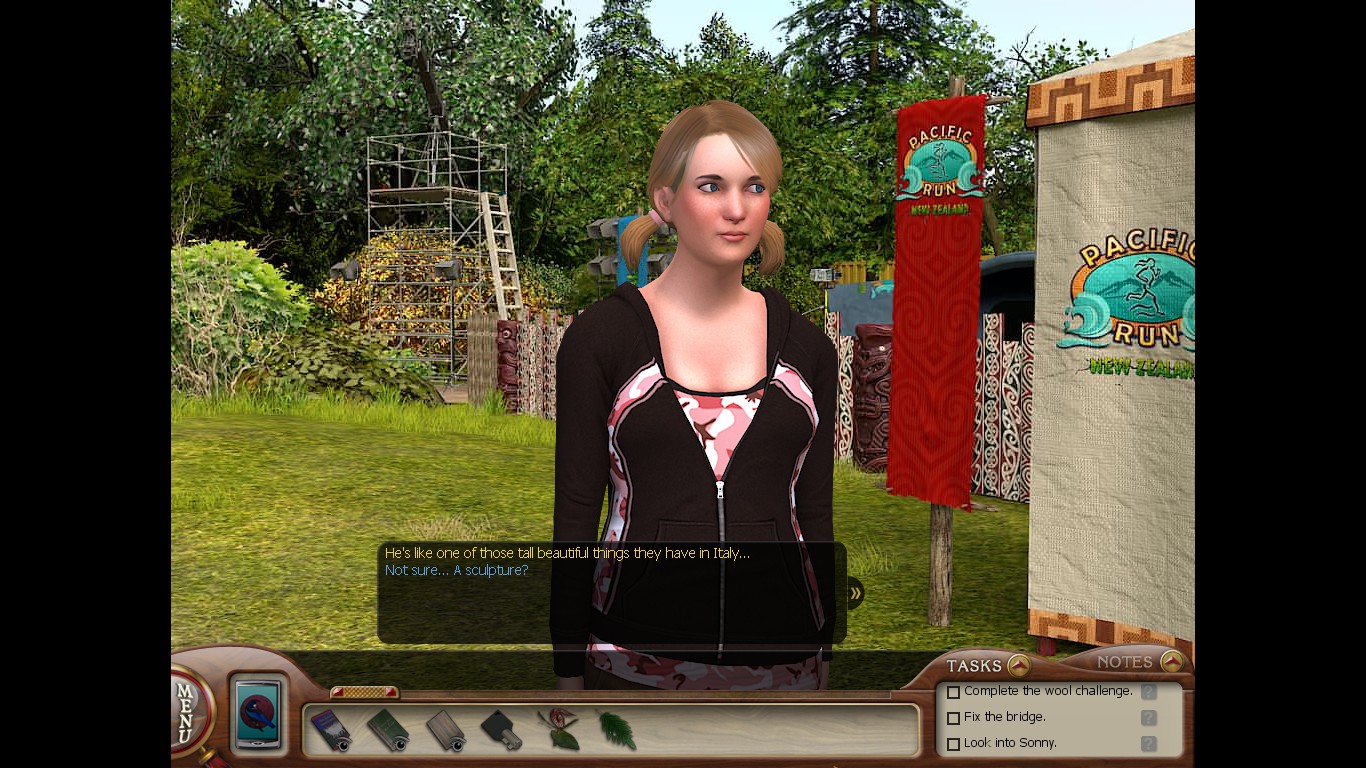Expand the TASKS panel arrow
The height and width of the screenshot is (768, 1366).
[x=1018, y=665]
